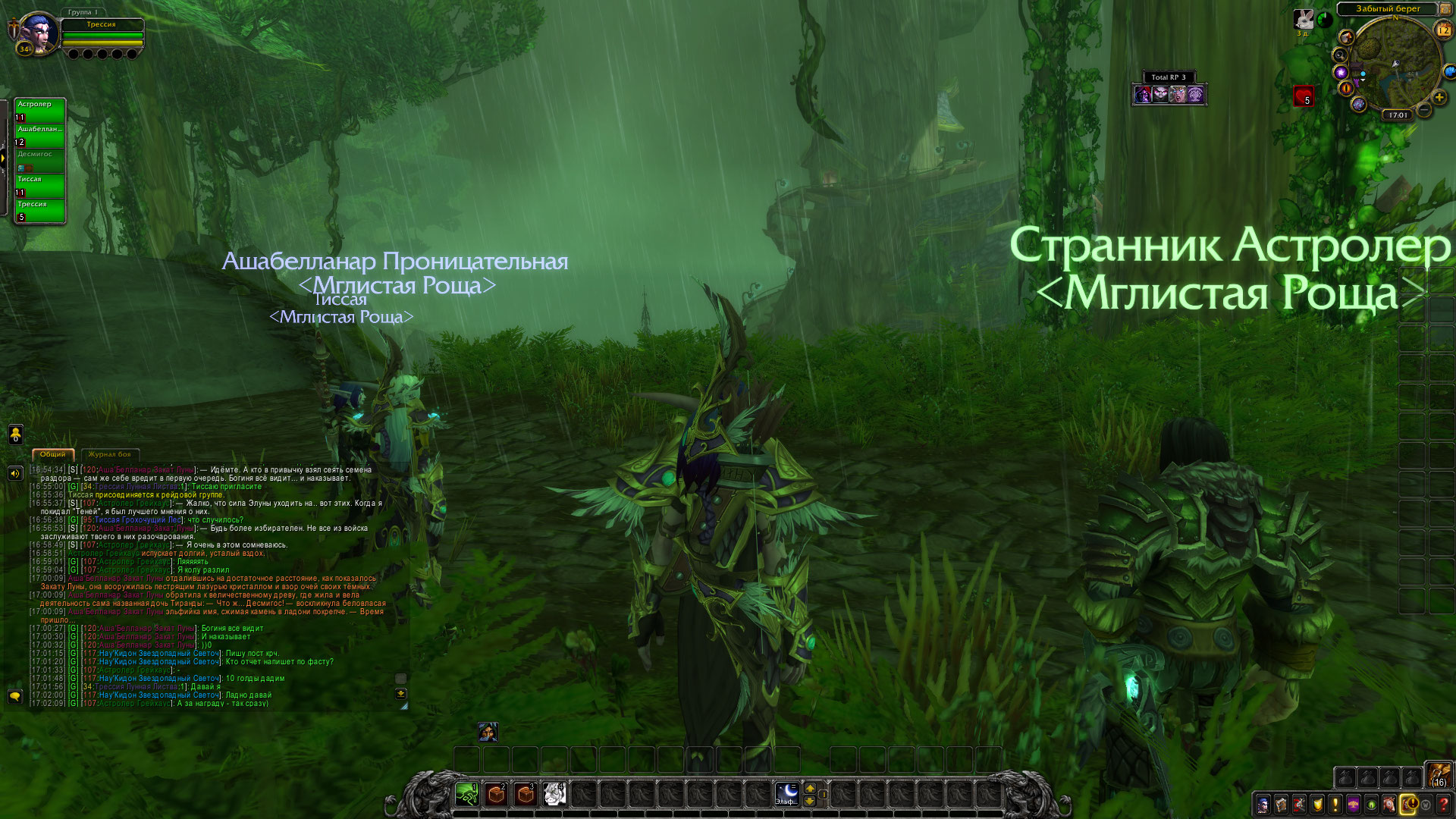
Task: Select Астролер in the raid frames
Action: tap(39, 110)
